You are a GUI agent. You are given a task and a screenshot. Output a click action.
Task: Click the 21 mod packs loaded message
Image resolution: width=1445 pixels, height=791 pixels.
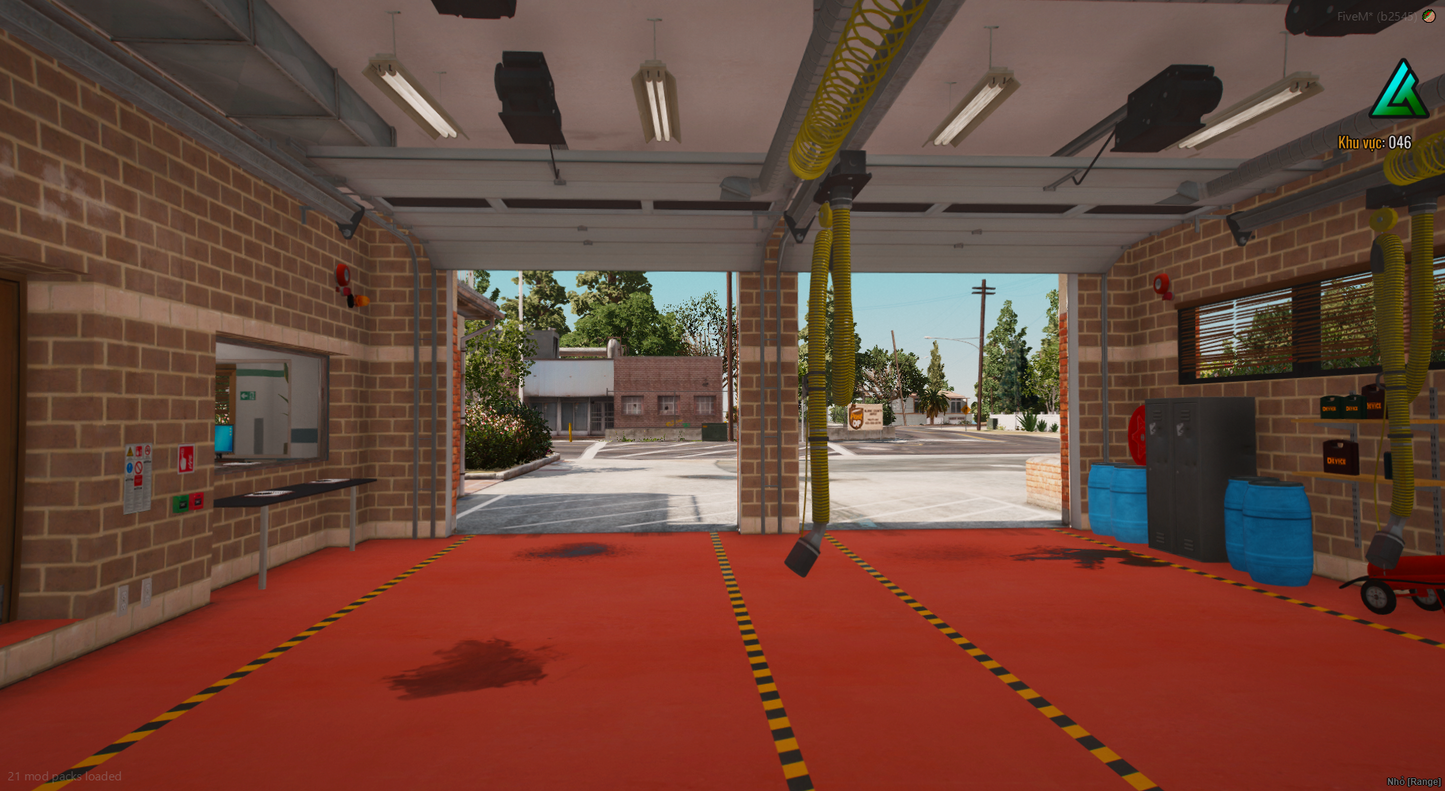(x=64, y=776)
